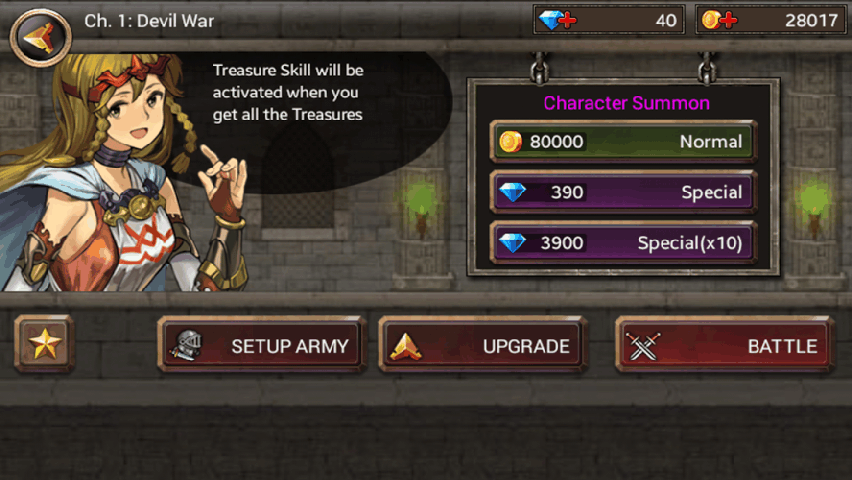Add more diamonds via the gem plus icon
This screenshot has height=480, width=852.
557,20
